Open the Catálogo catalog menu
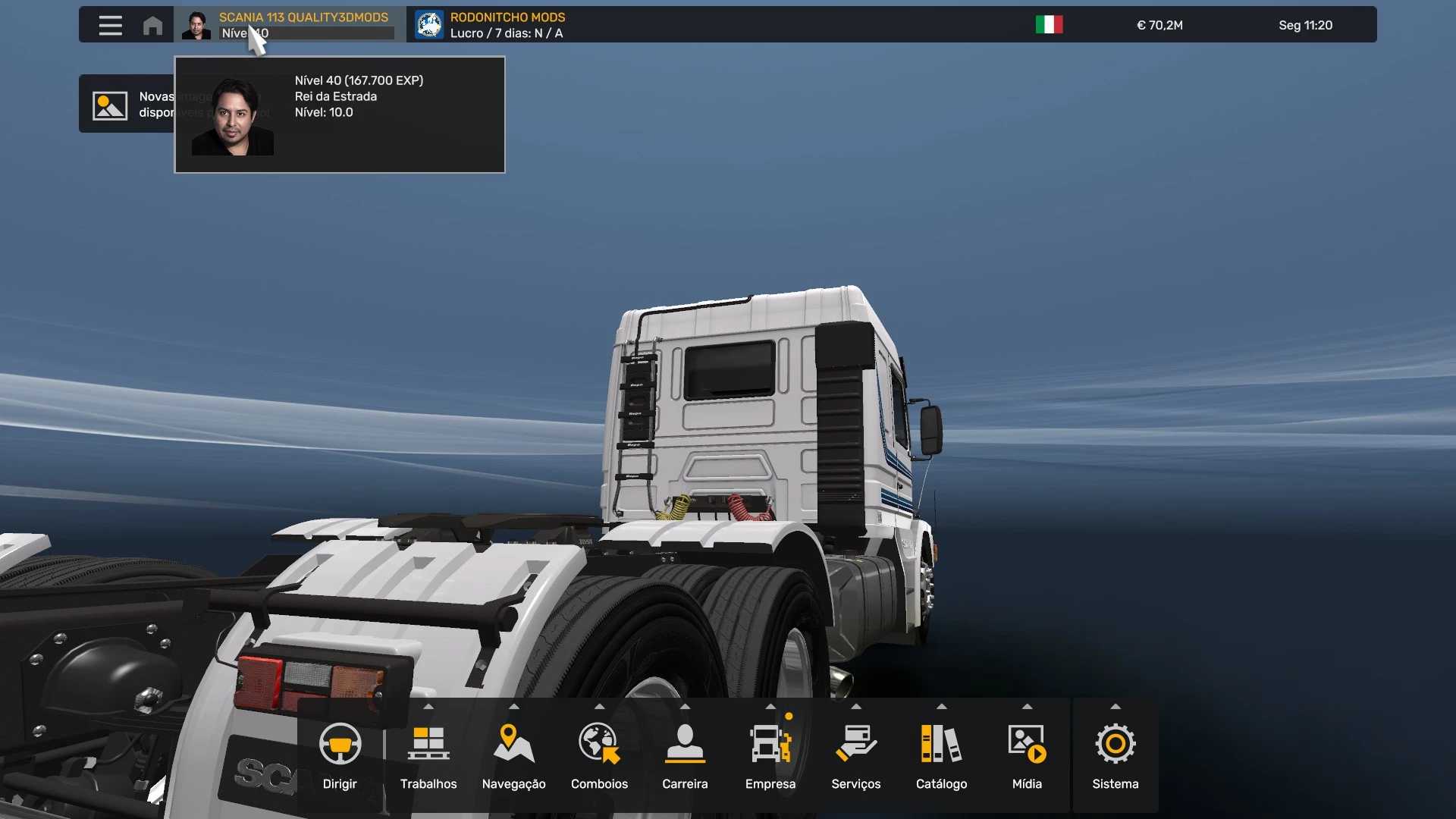This screenshot has height=819, width=1456. pyautogui.click(x=941, y=755)
